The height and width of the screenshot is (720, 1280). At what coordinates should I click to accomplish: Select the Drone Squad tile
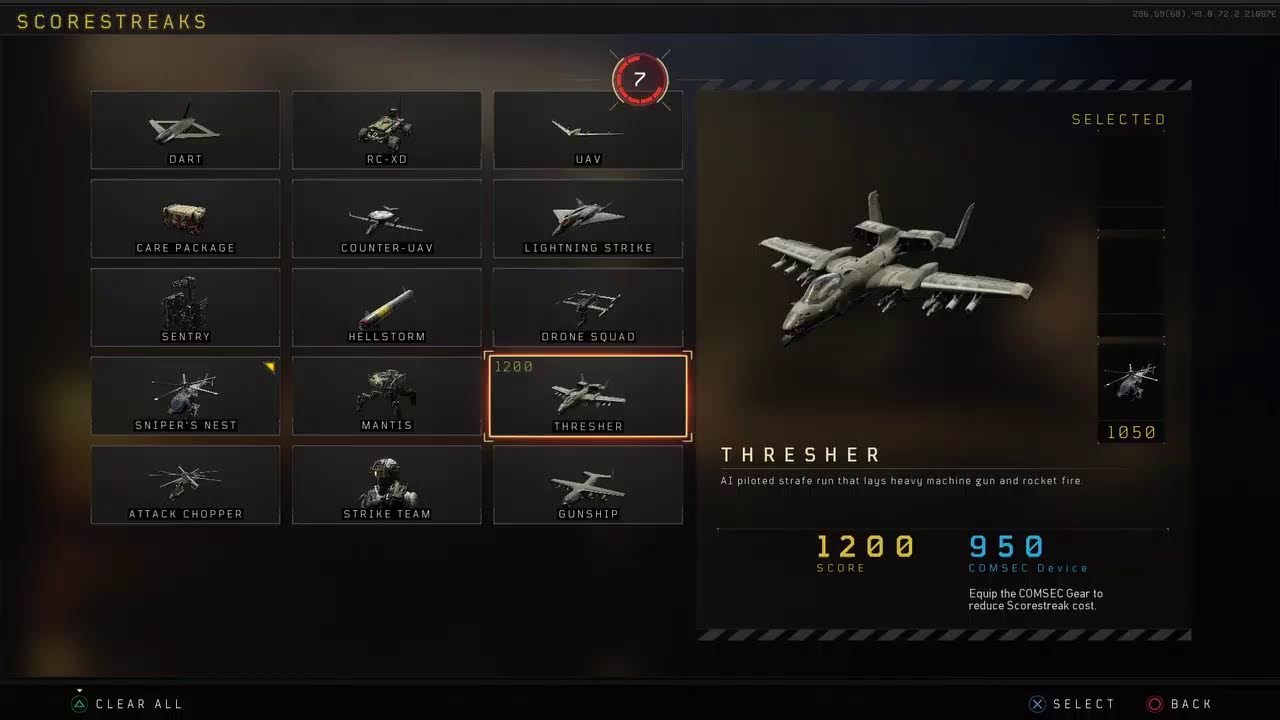(588, 307)
